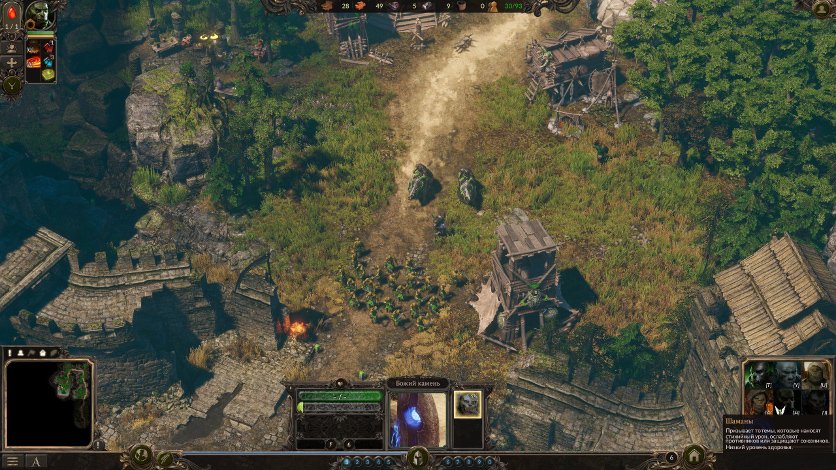
Task: Choose the top-left orc unit portrait
Action: [760, 374]
